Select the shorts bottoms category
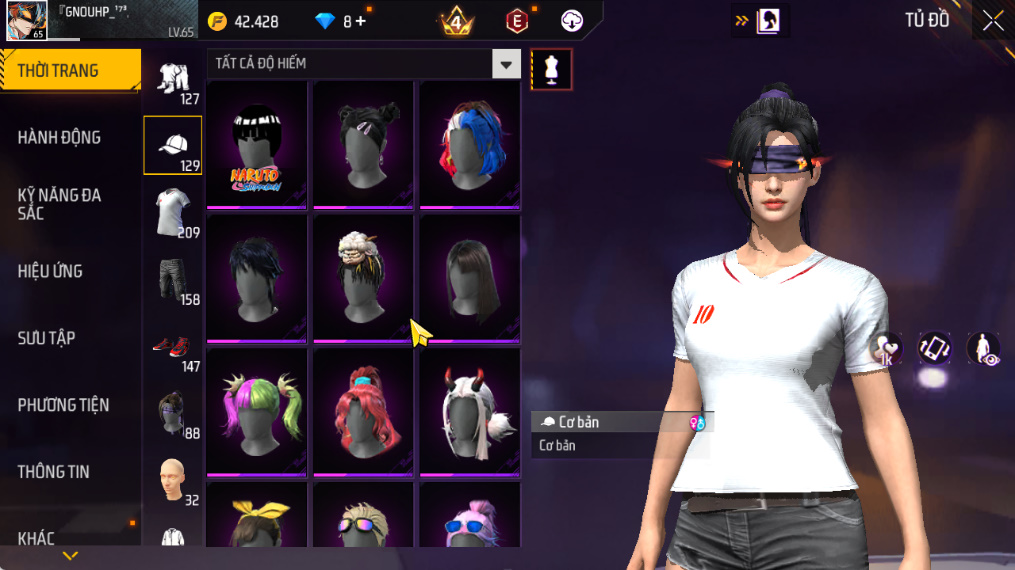 [173, 279]
